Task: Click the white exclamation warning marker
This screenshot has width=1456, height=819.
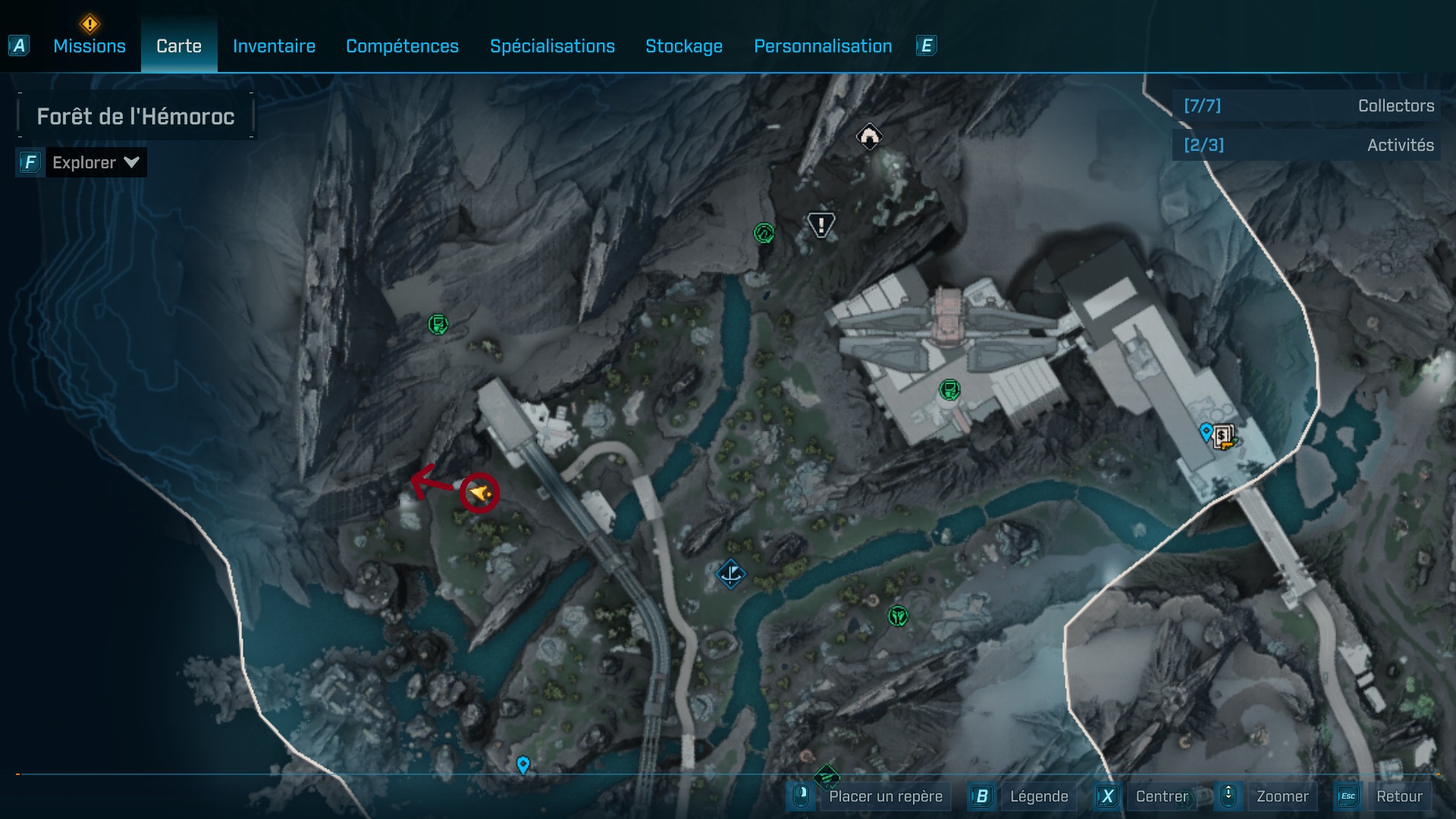Action: pos(821,224)
